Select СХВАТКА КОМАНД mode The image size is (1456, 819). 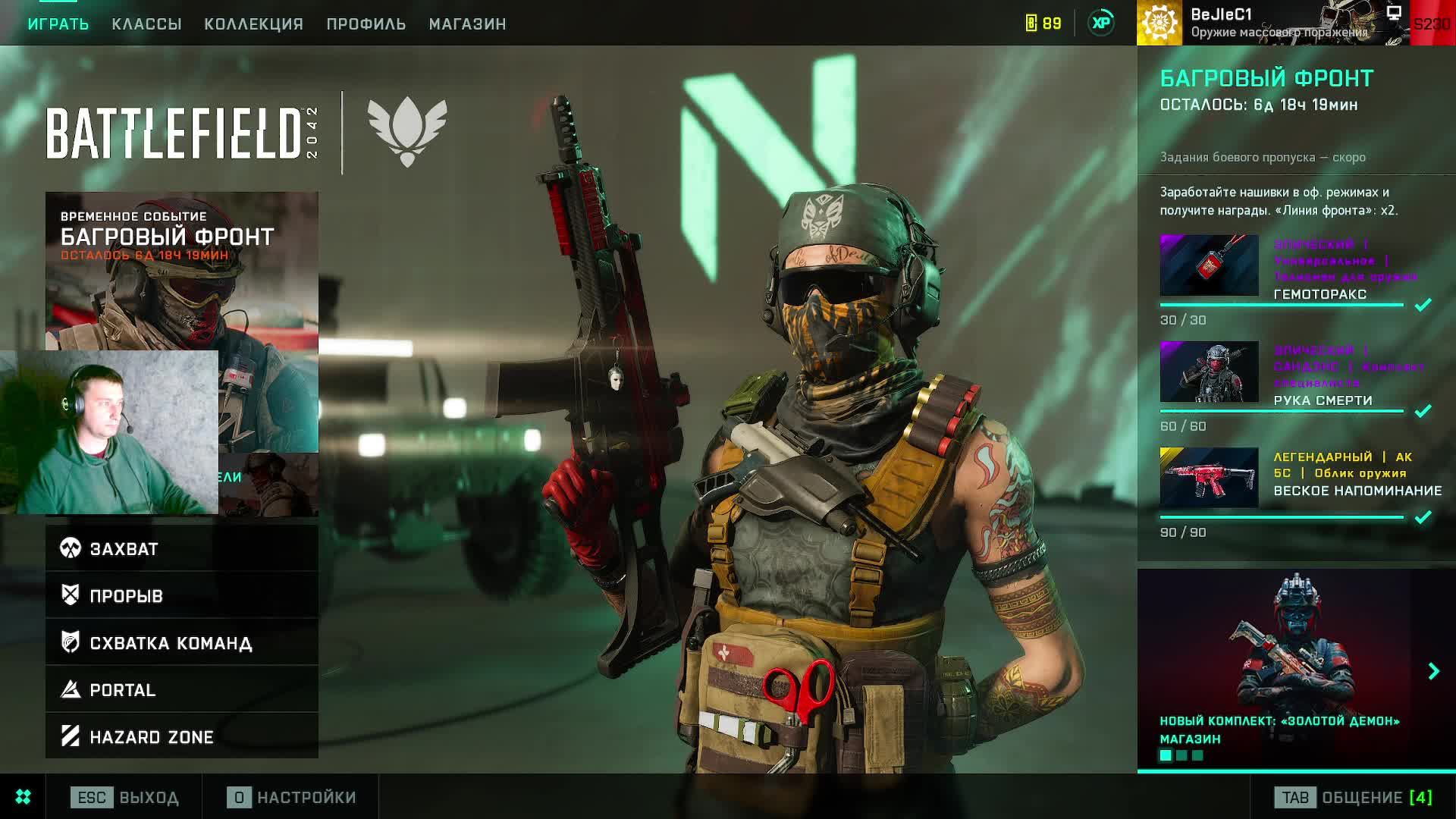coord(182,642)
